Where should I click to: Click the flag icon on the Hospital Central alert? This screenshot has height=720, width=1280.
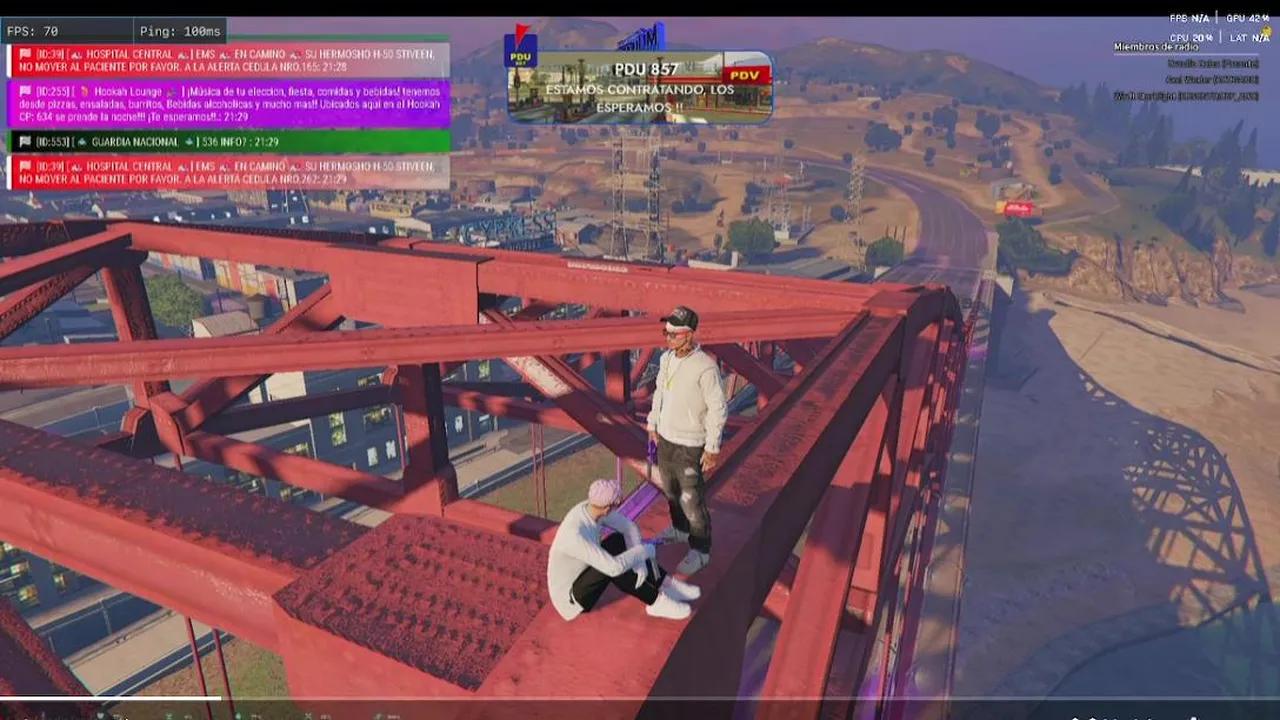click(x=23, y=53)
